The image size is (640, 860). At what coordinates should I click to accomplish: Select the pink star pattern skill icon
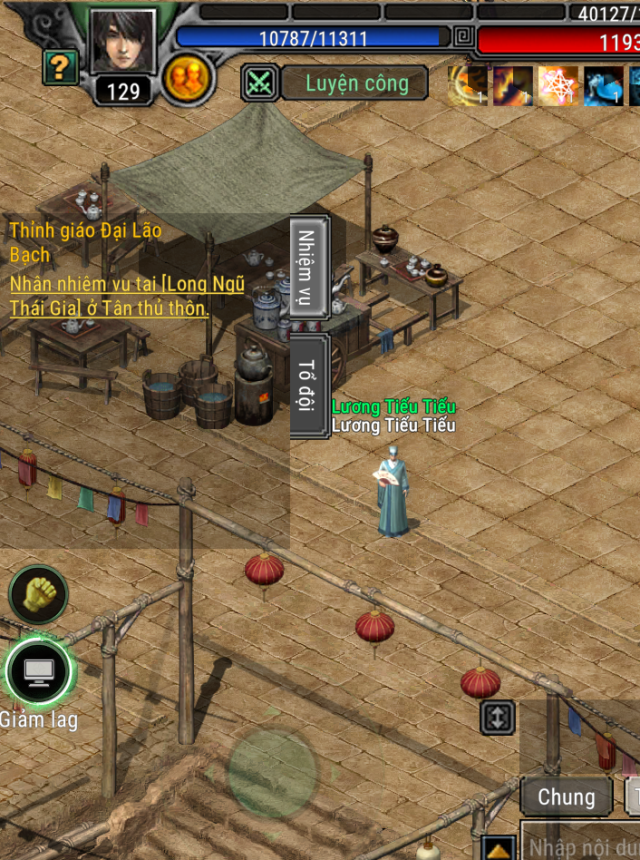(557, 86)
